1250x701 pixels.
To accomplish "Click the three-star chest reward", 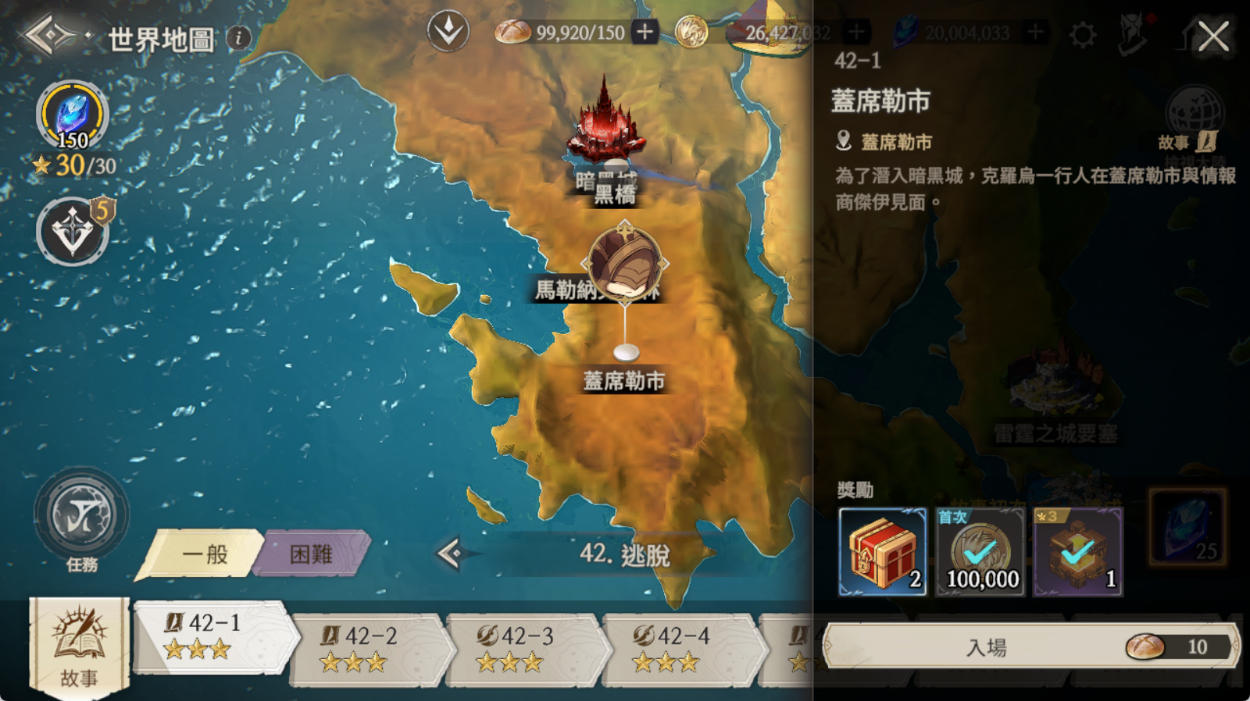I will pyautogui.click(x=1078, y=551).
